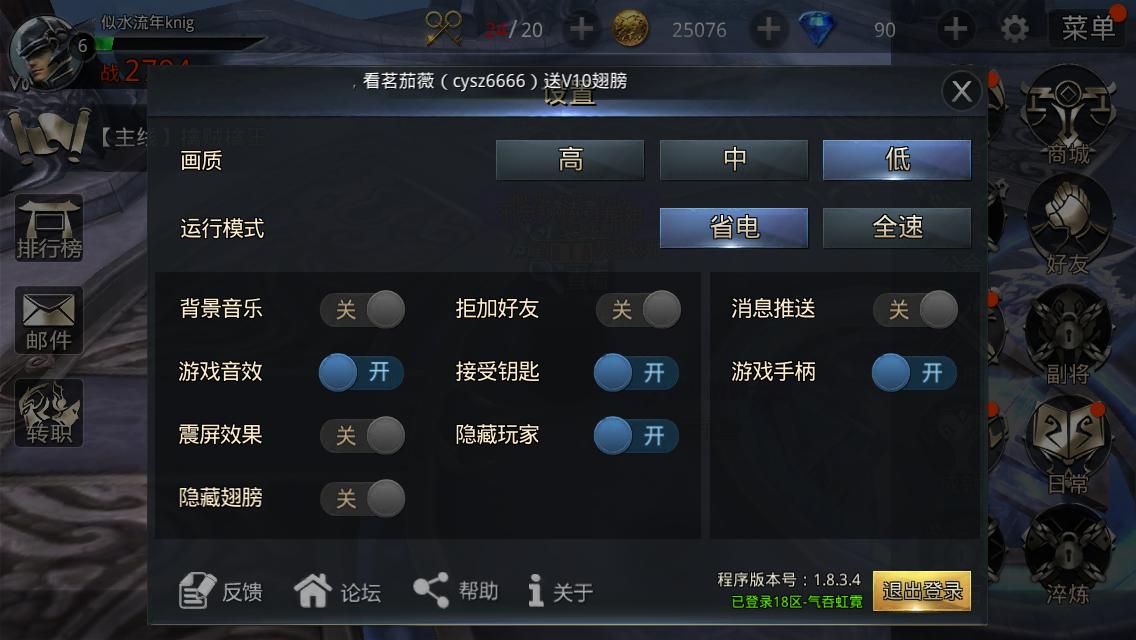Screen dimensions: 1136x640
Task: Select 全速 full speed run mode
Action: (x=897, y=228)
